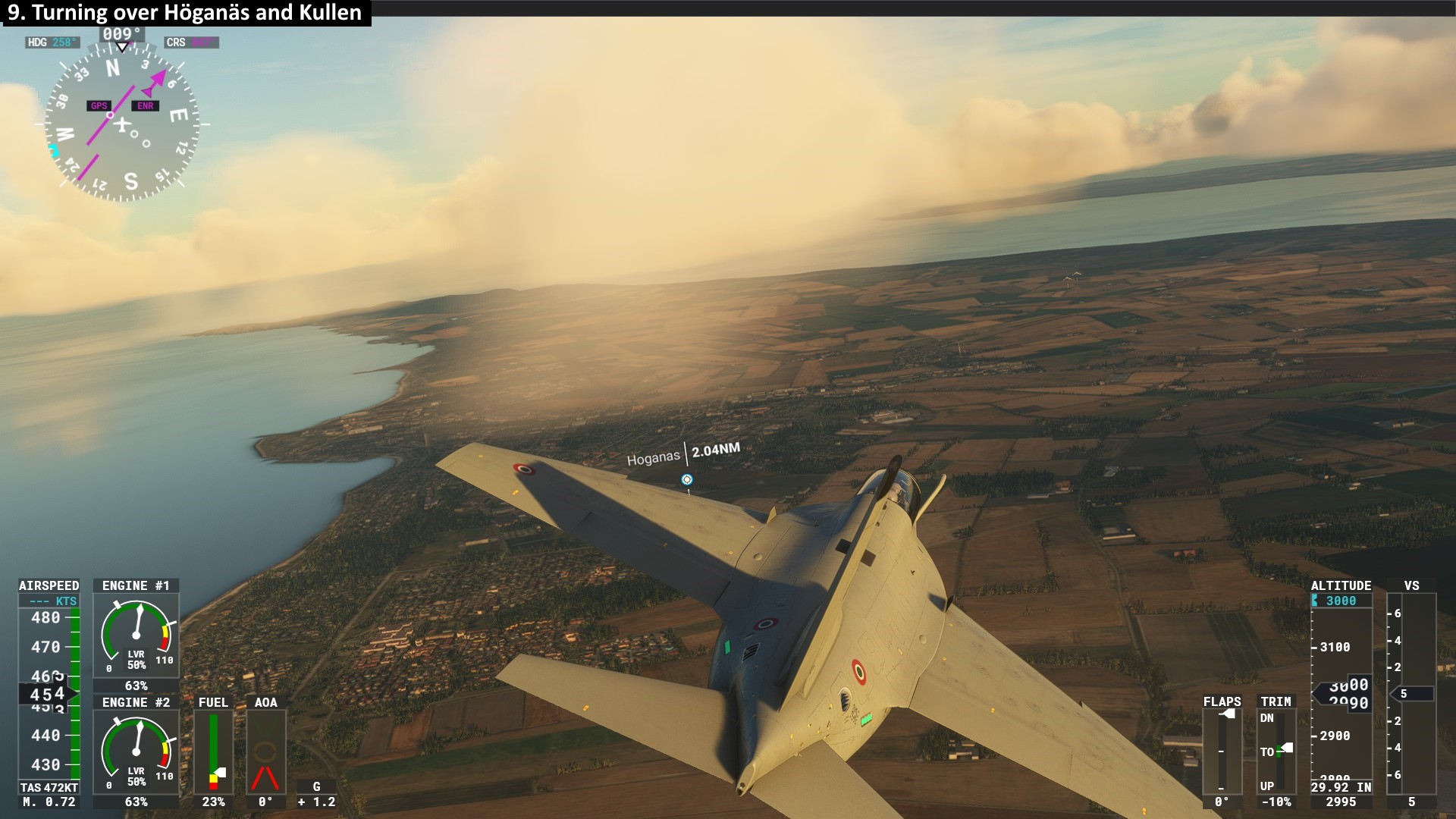Select the Hoganas waypoint marker
Screen dimensions: 1456x819
(686, 479)
